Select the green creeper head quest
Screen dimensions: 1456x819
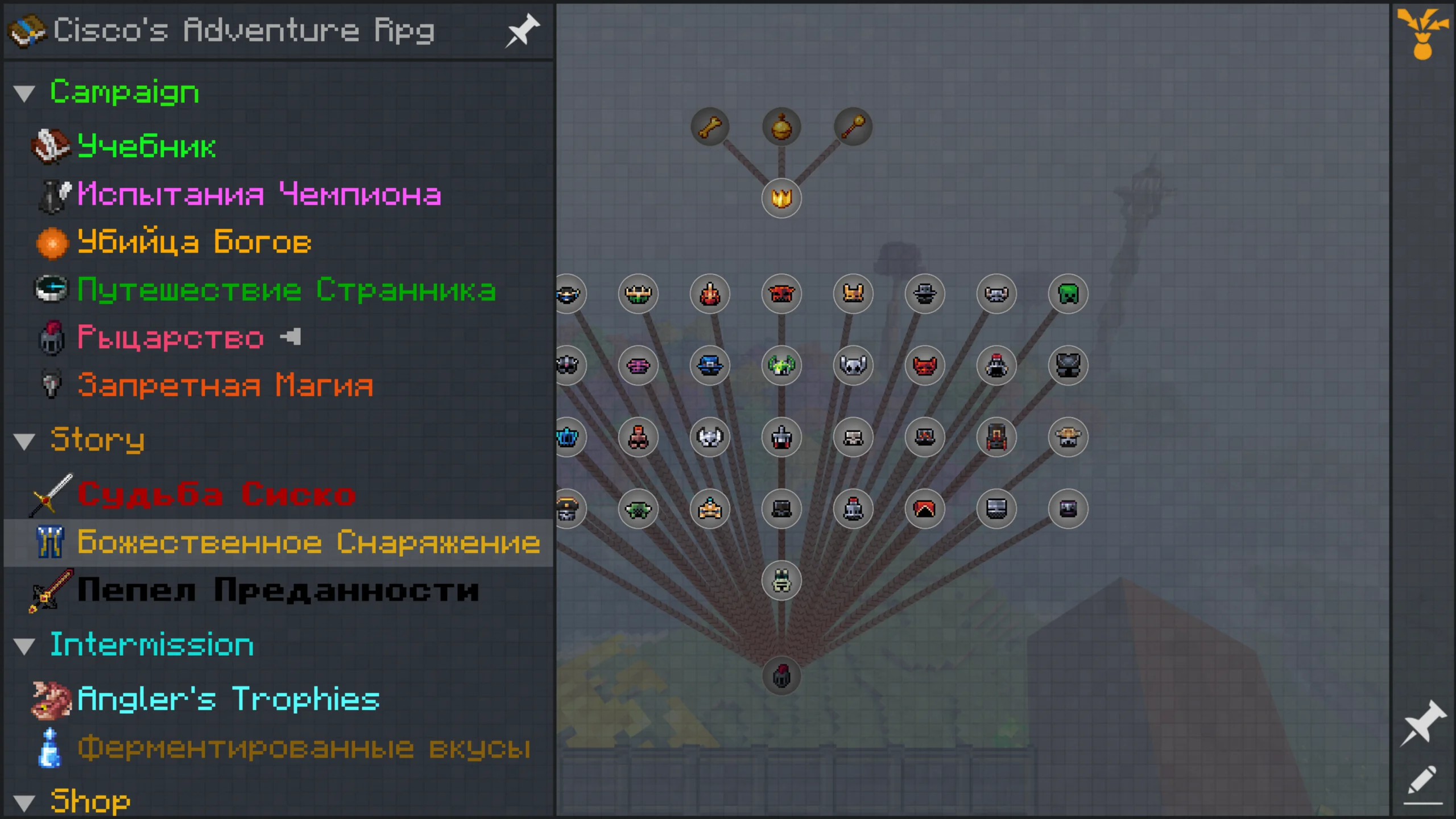point(1068,294)
